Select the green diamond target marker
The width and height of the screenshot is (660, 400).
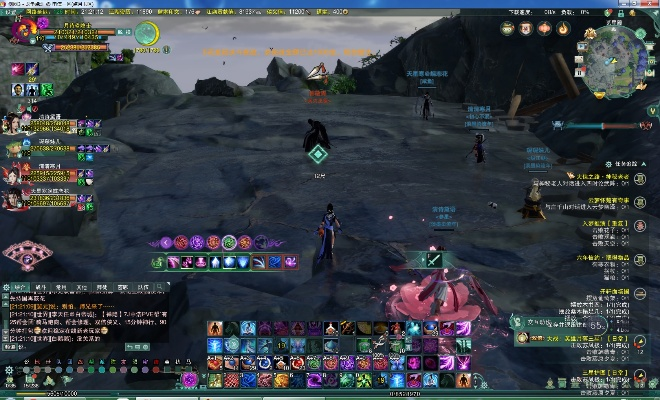(318, 153)
